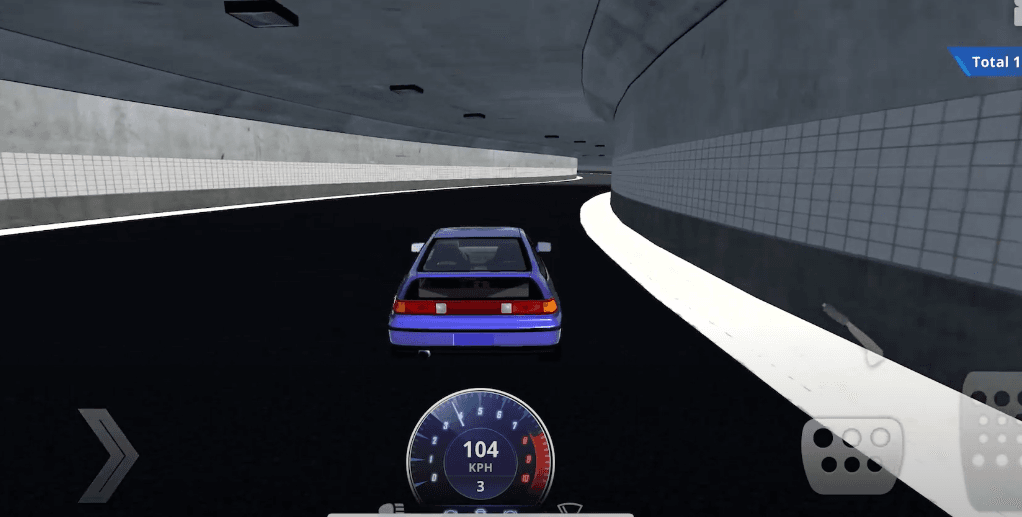
Task: Activate the windshield wiper icon
Action: (x=569, y=509)
